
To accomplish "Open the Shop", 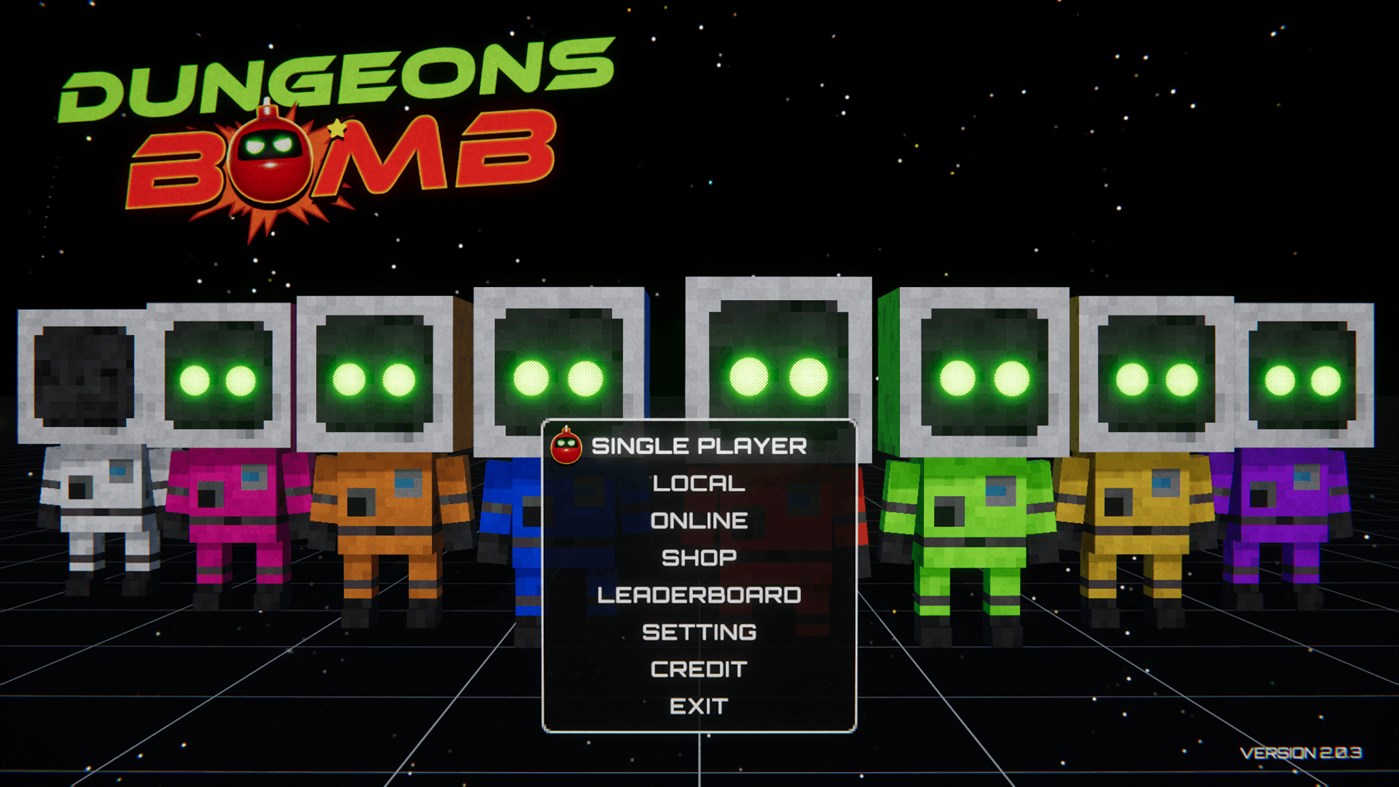I will [x=700, y=556].
